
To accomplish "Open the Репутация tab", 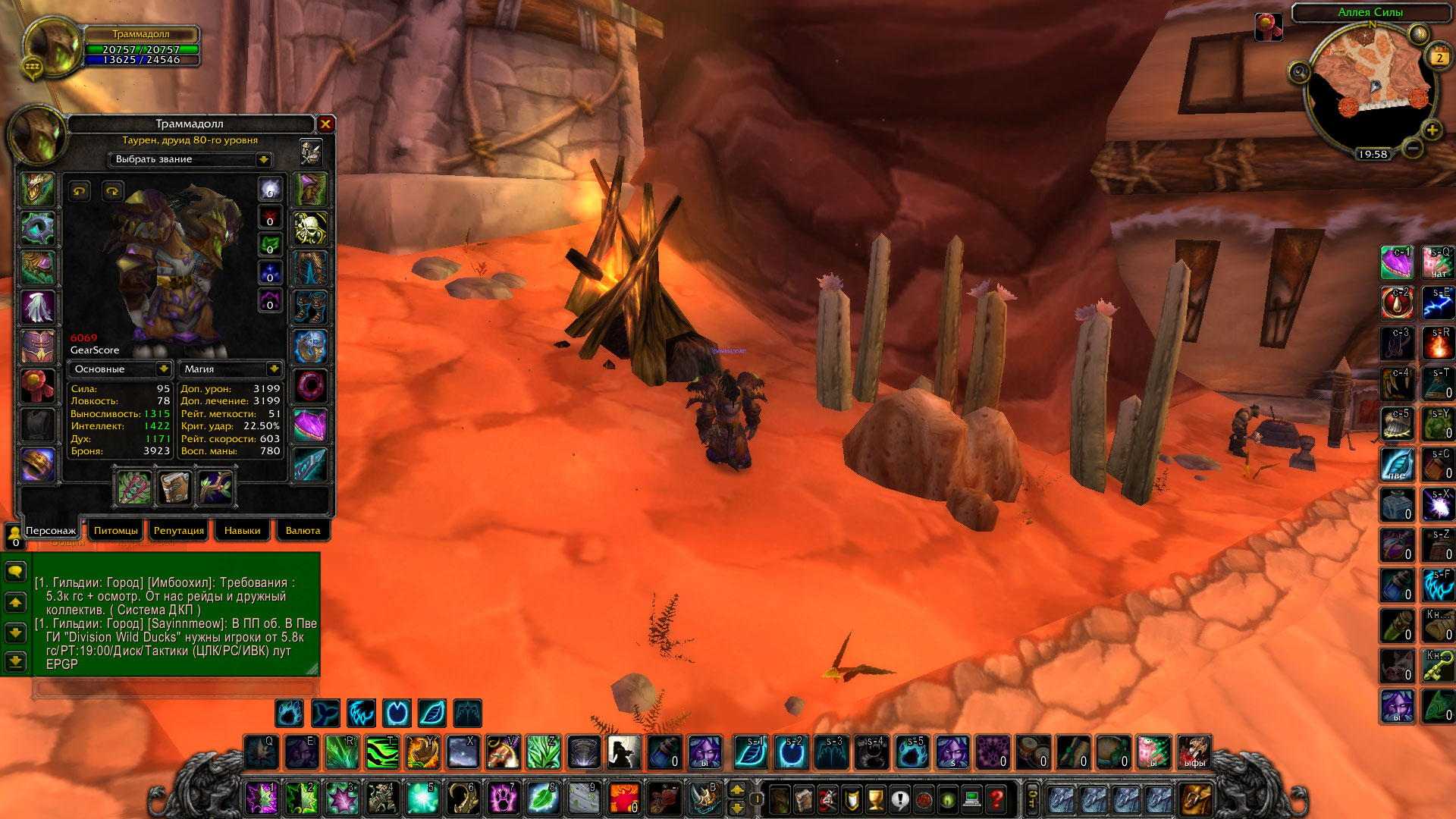I will tap(179, 531).
